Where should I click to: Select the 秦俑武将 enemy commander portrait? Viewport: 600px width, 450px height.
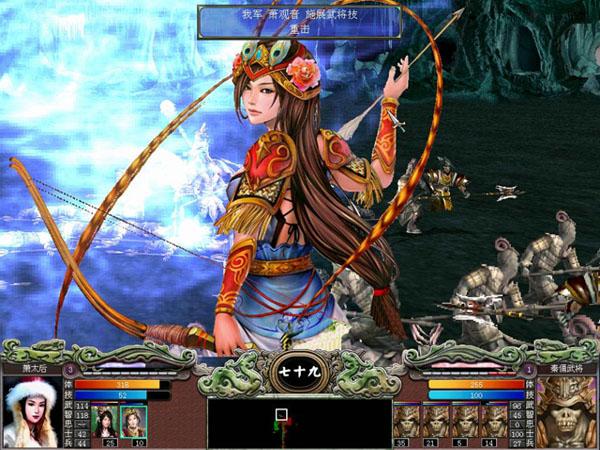[566, 412]
